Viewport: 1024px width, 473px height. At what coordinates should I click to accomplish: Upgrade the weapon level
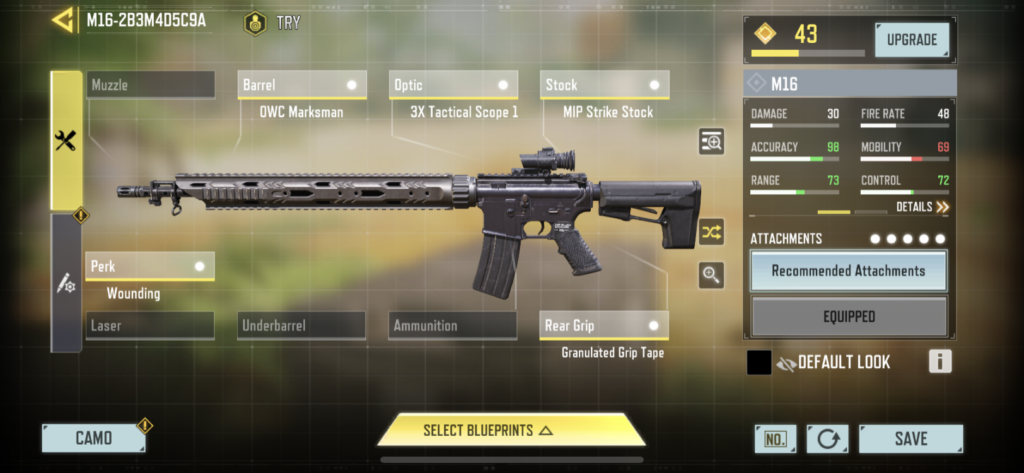coord(912,40)
